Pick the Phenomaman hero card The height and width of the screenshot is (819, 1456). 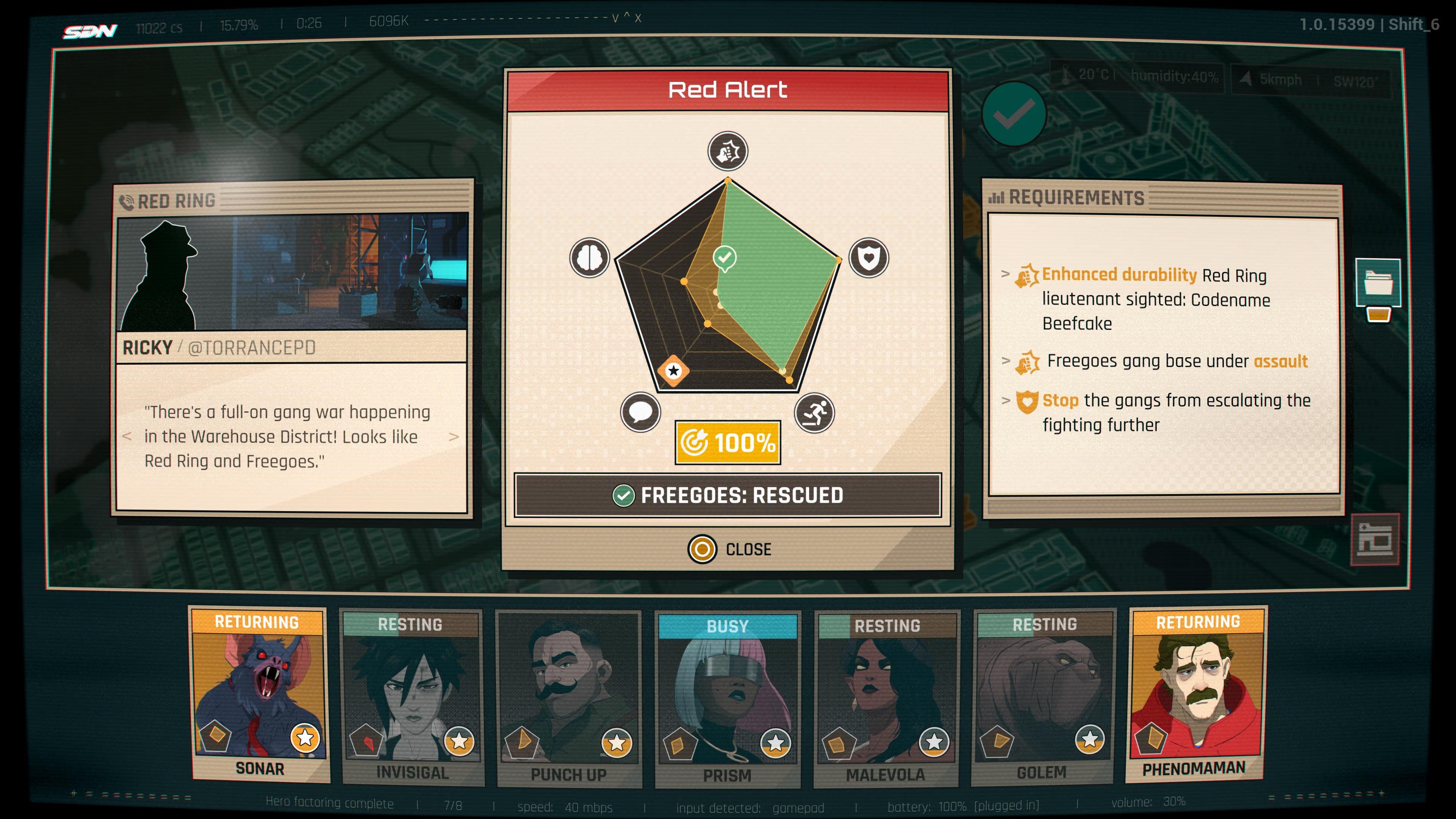pos(1196,695)
